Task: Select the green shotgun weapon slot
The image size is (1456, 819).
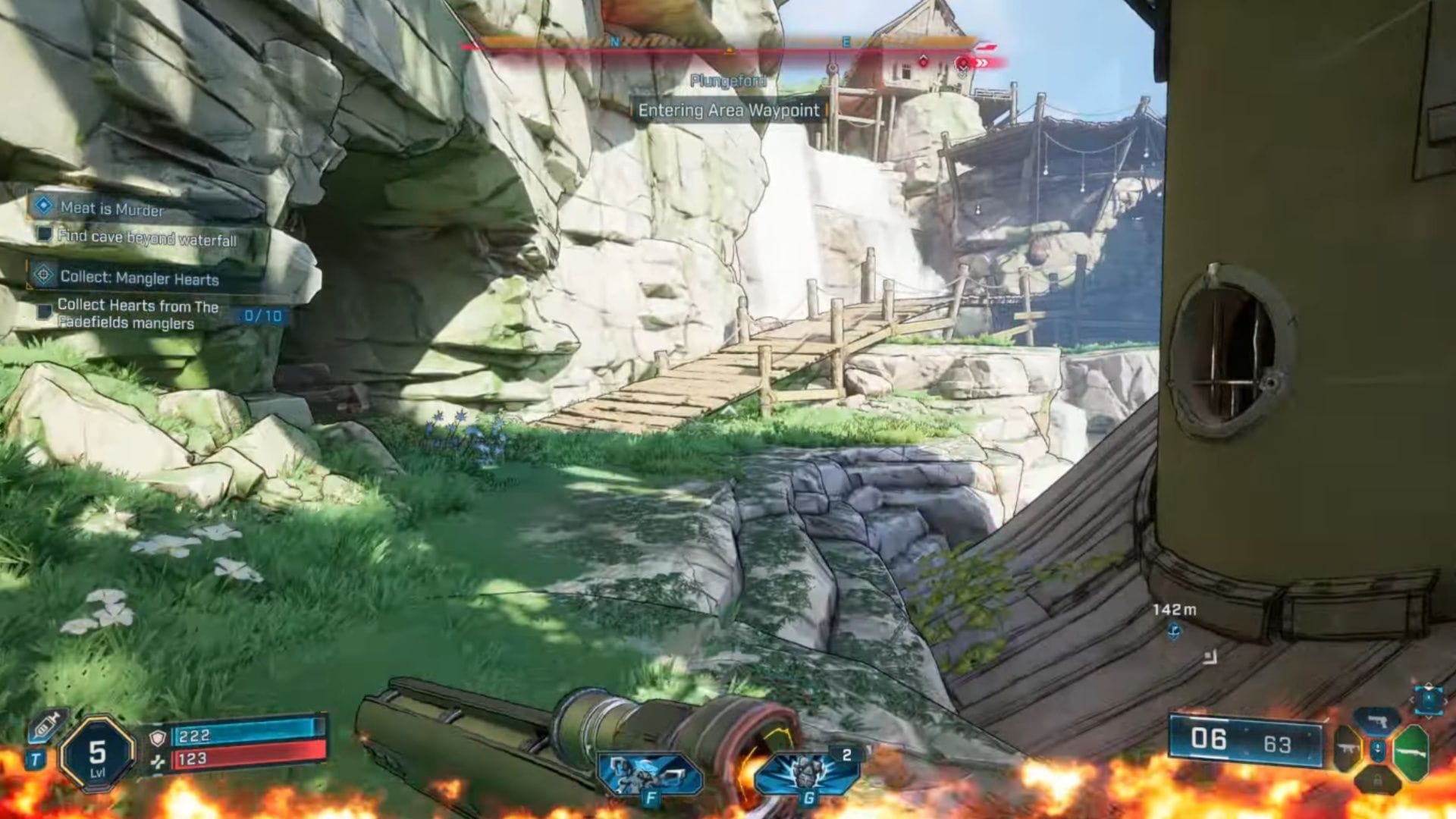Action: coord(1410,751)
